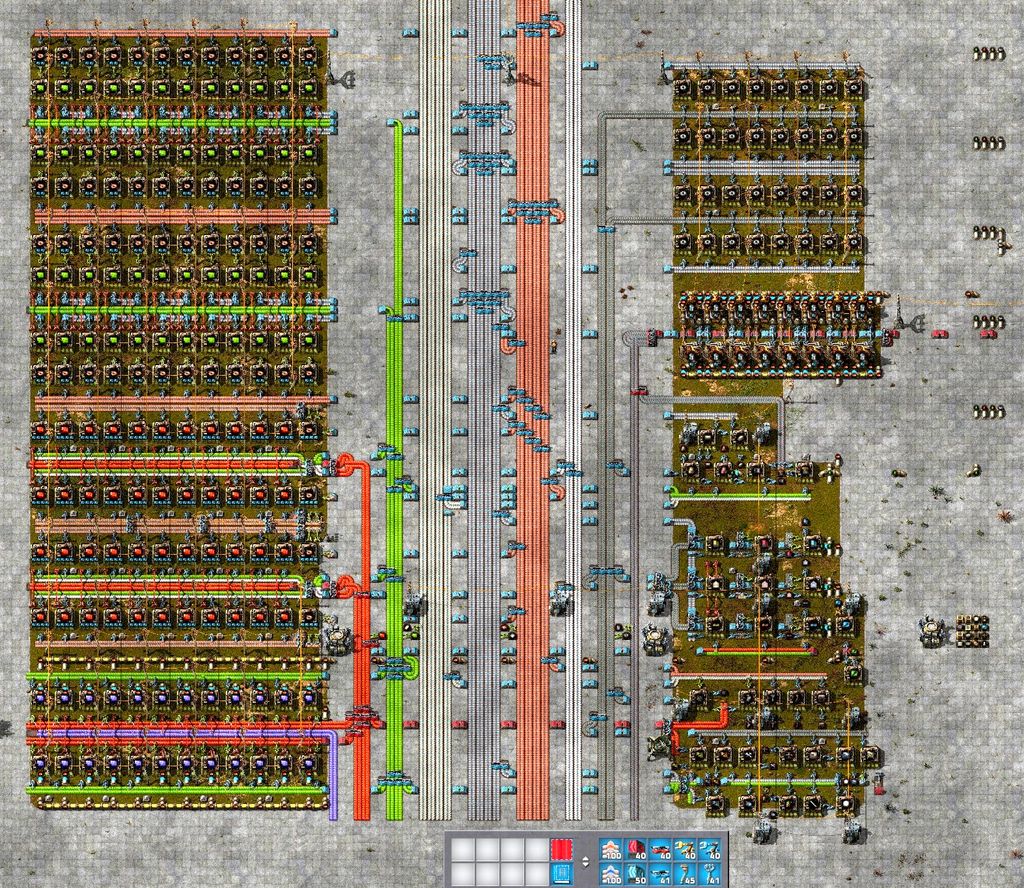The image size is (1024, 888).
Task: Select the blue underground belt stack of 50
Action: pos(635,875)
